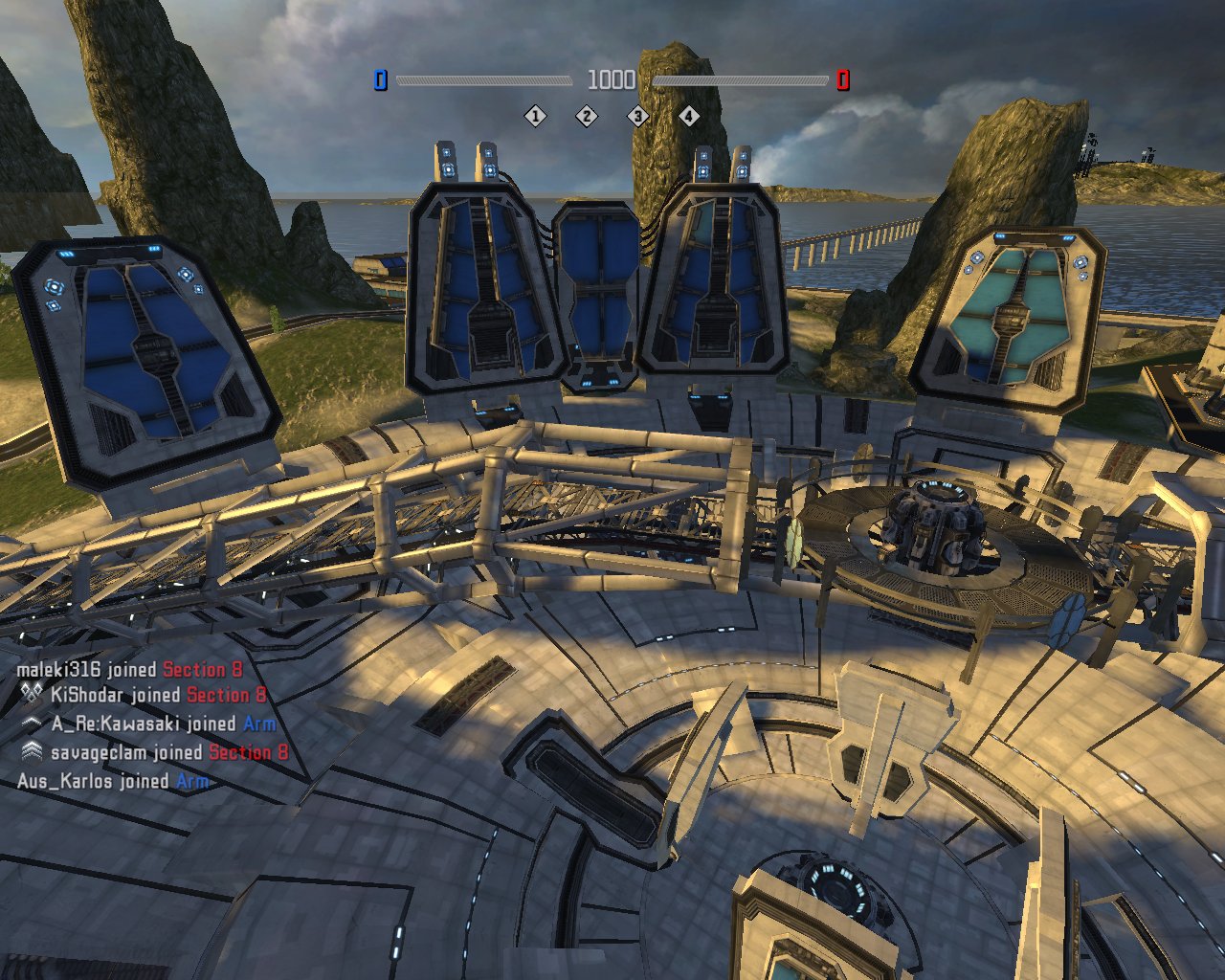
Task: Select control point 2 diamond marker
Action: 587,117
